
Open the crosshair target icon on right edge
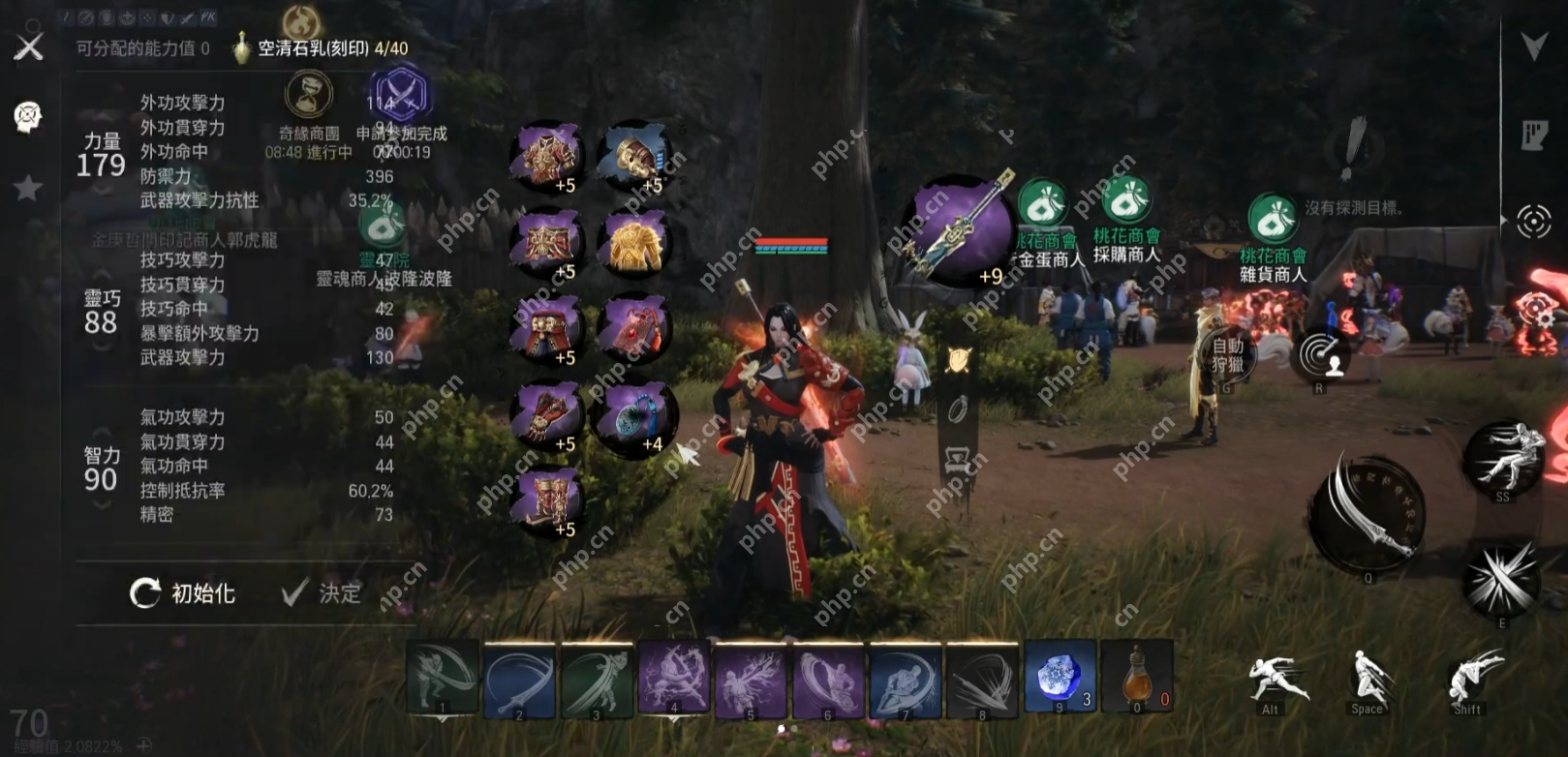pyautogui.click(x=1534, y=222)
